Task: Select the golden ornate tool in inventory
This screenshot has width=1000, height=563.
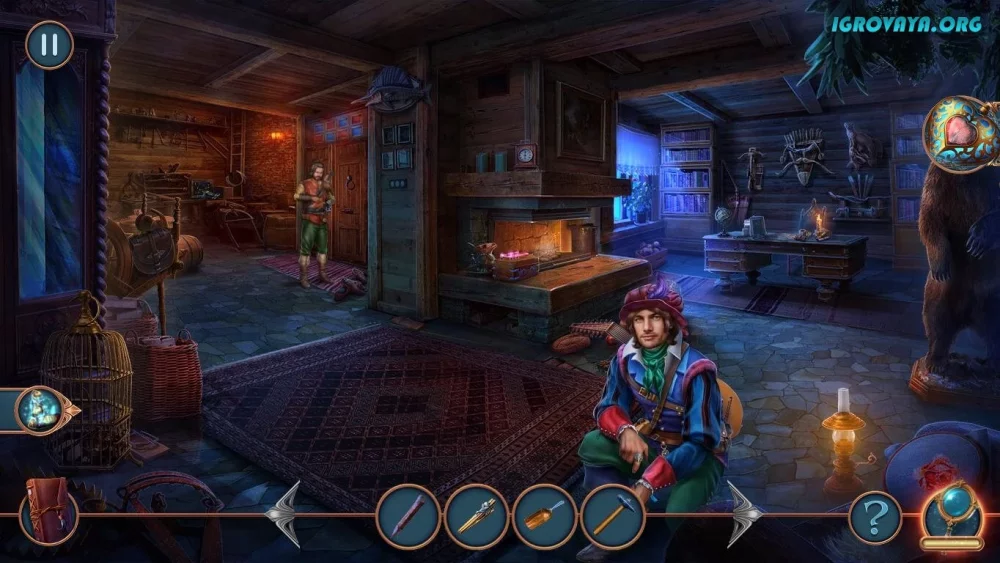Action: coord(476,516)
